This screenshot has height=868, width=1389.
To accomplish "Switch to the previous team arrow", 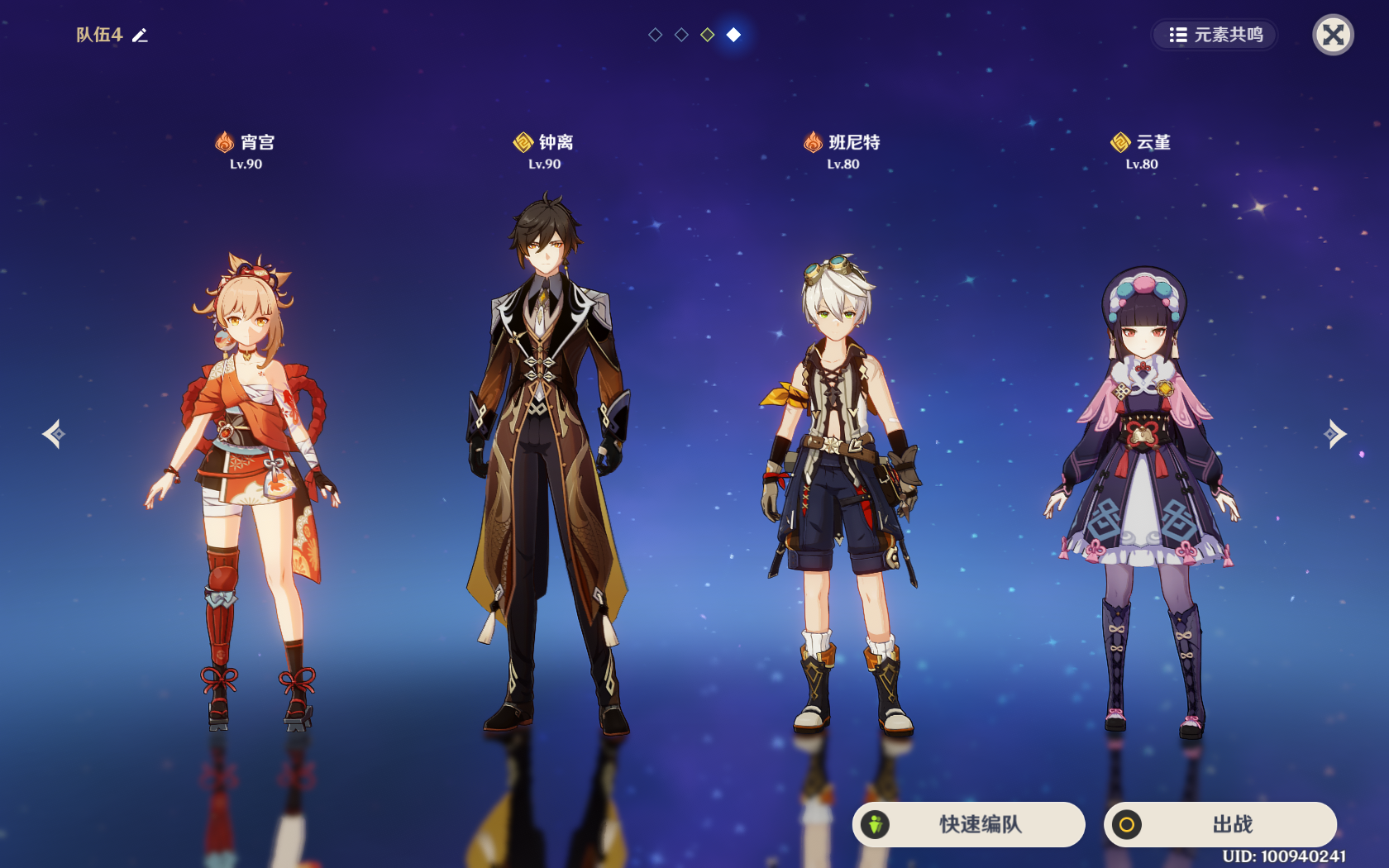I will pyautogui.click(x=54, y=434).
